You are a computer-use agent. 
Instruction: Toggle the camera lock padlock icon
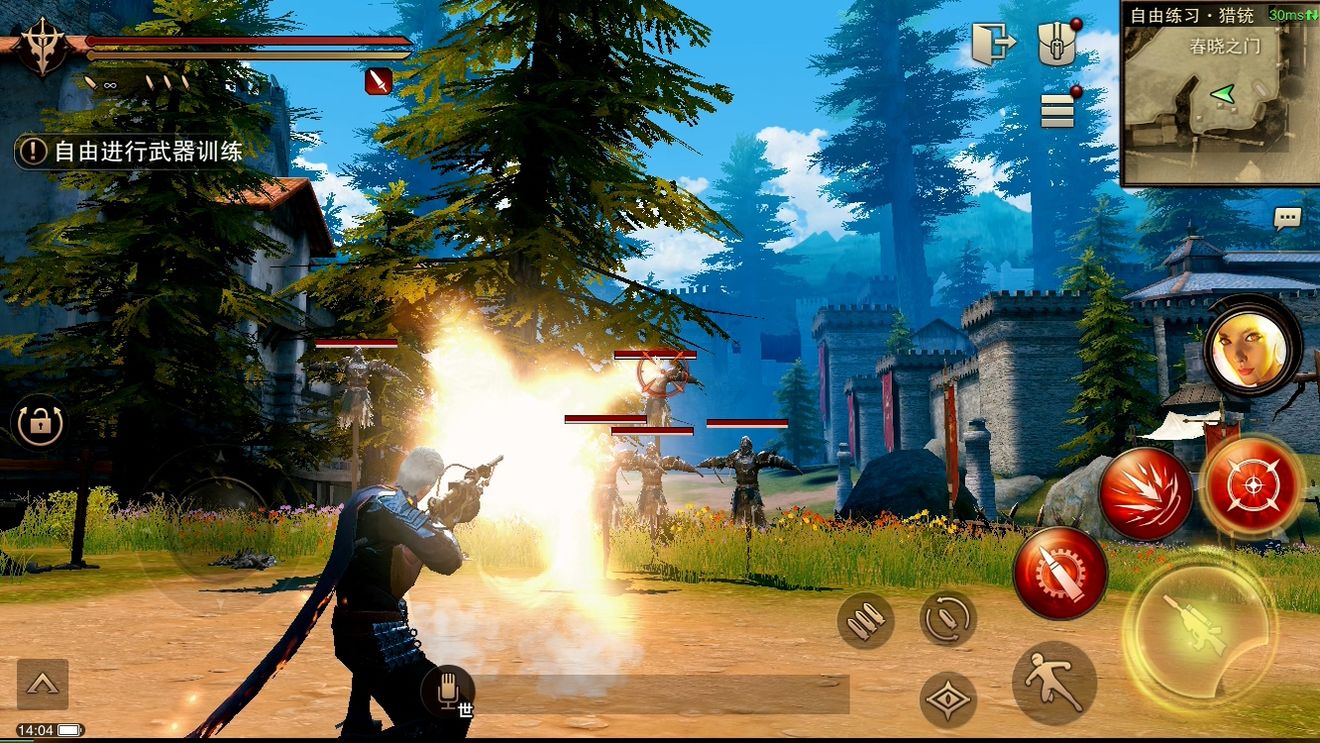pyautogui.click(x=40, y=424)
